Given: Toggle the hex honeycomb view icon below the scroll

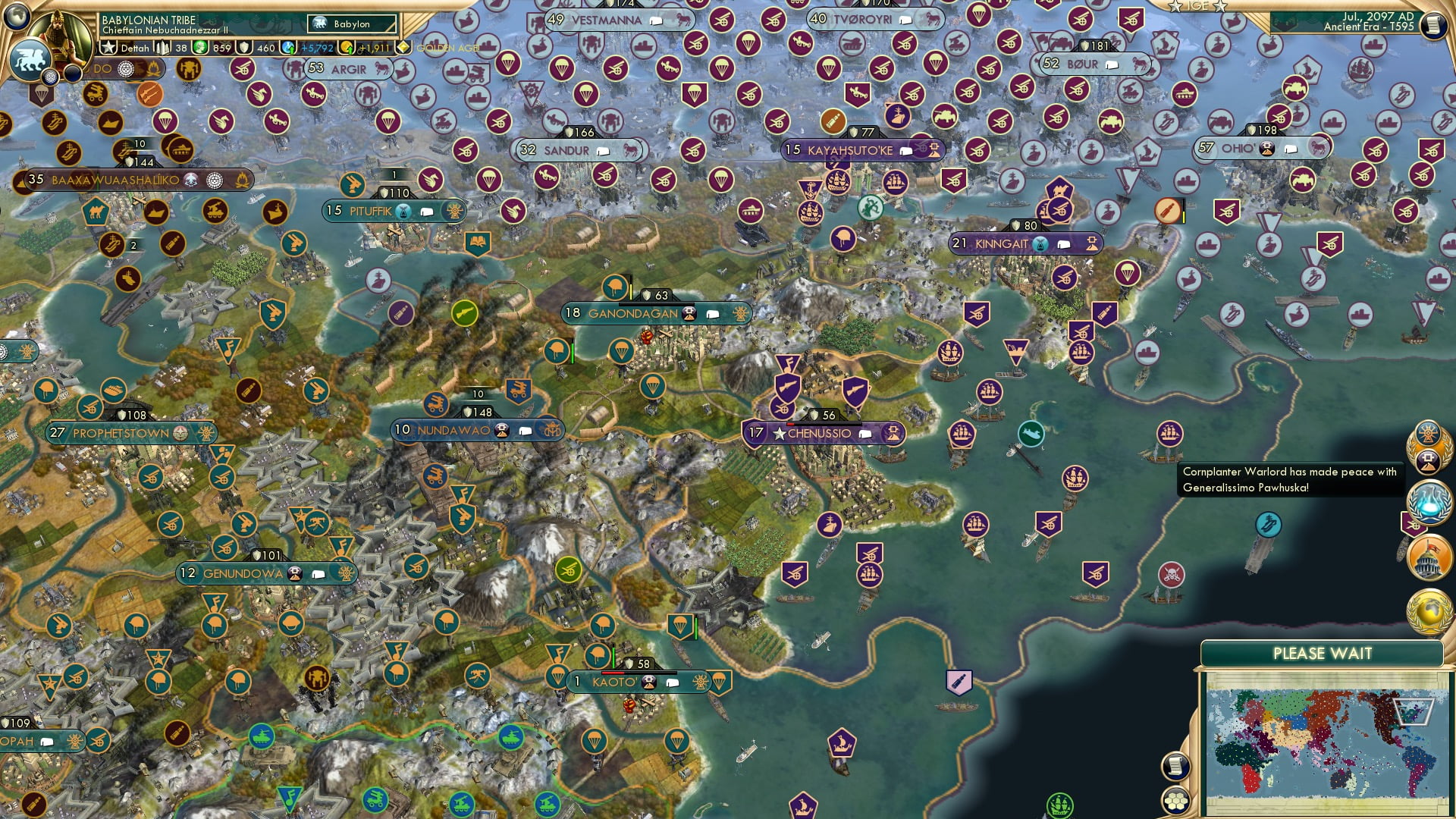Looking at the screenshot, I should (1176, 801).
